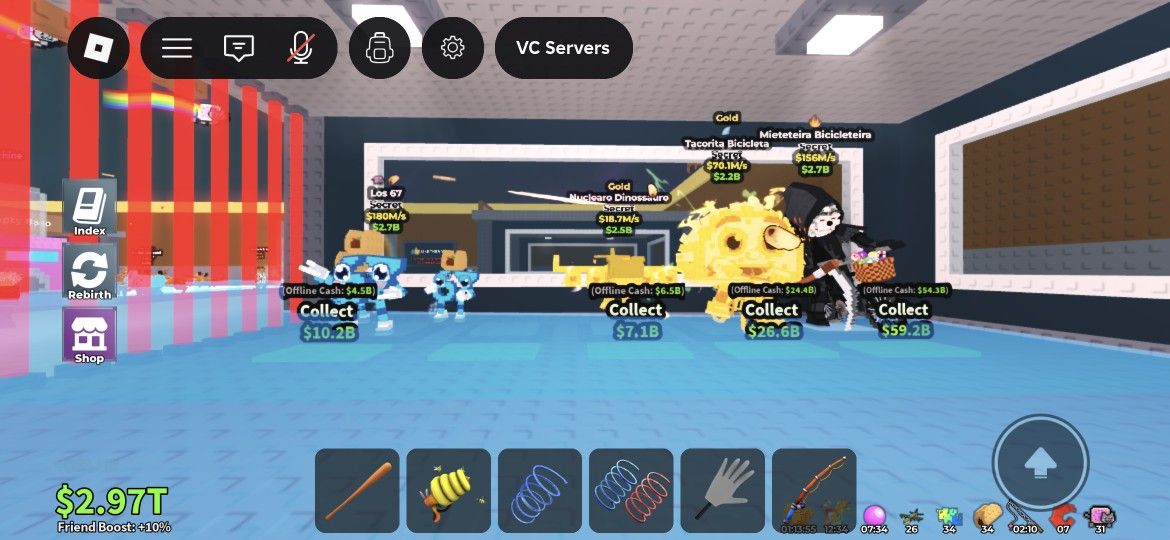Image resolution: width=1170 pixels, height=540 pixels.
Task: Open the Index book
Action: tap(89, 209)
